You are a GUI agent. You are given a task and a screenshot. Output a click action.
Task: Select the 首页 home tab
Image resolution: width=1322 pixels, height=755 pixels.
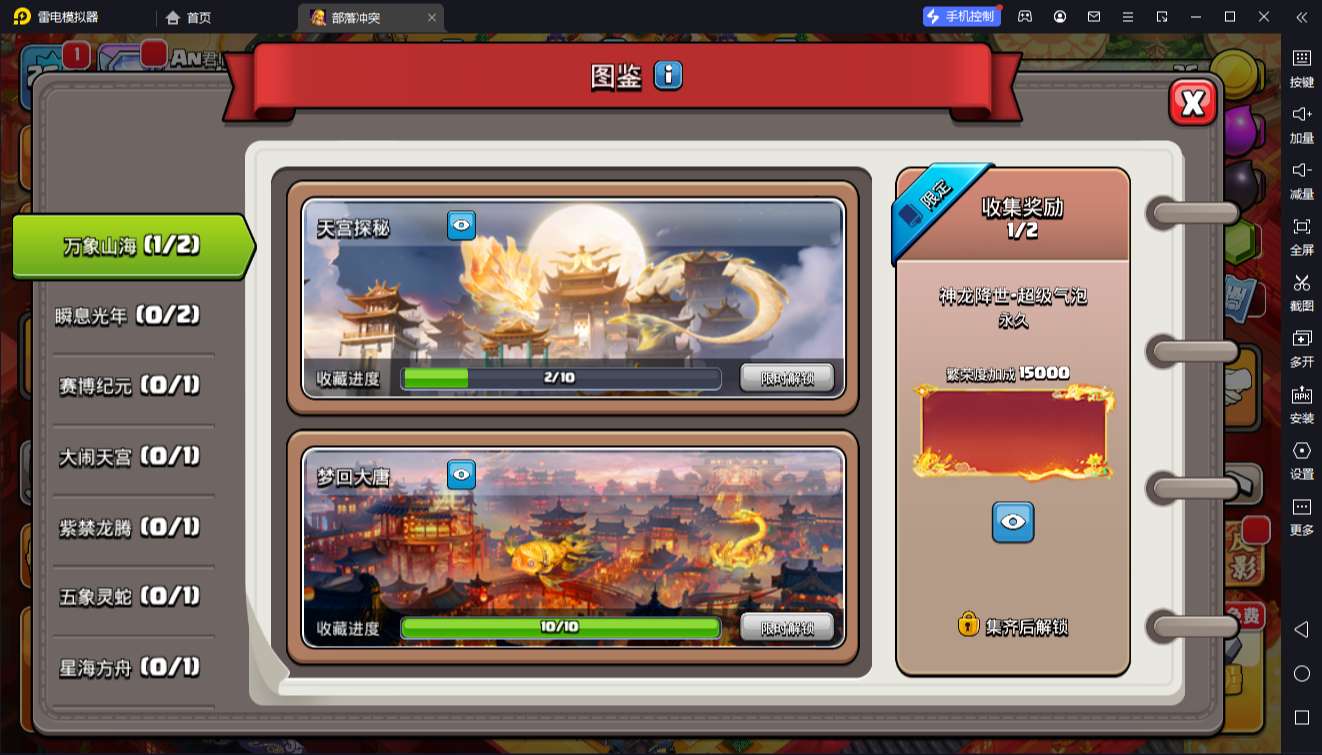pos(187,17)
